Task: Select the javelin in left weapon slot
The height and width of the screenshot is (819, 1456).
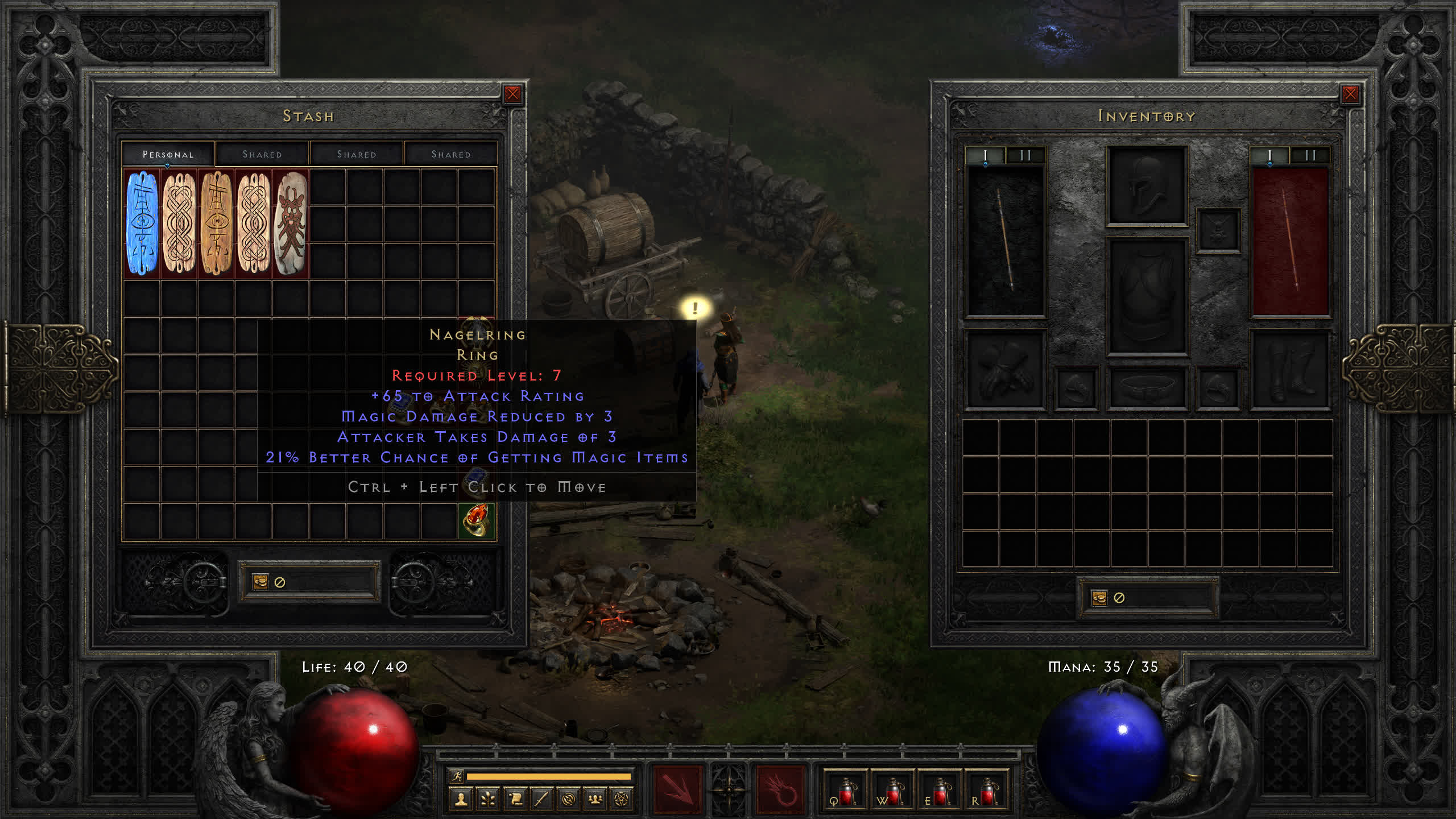Action: point(1006,240)
